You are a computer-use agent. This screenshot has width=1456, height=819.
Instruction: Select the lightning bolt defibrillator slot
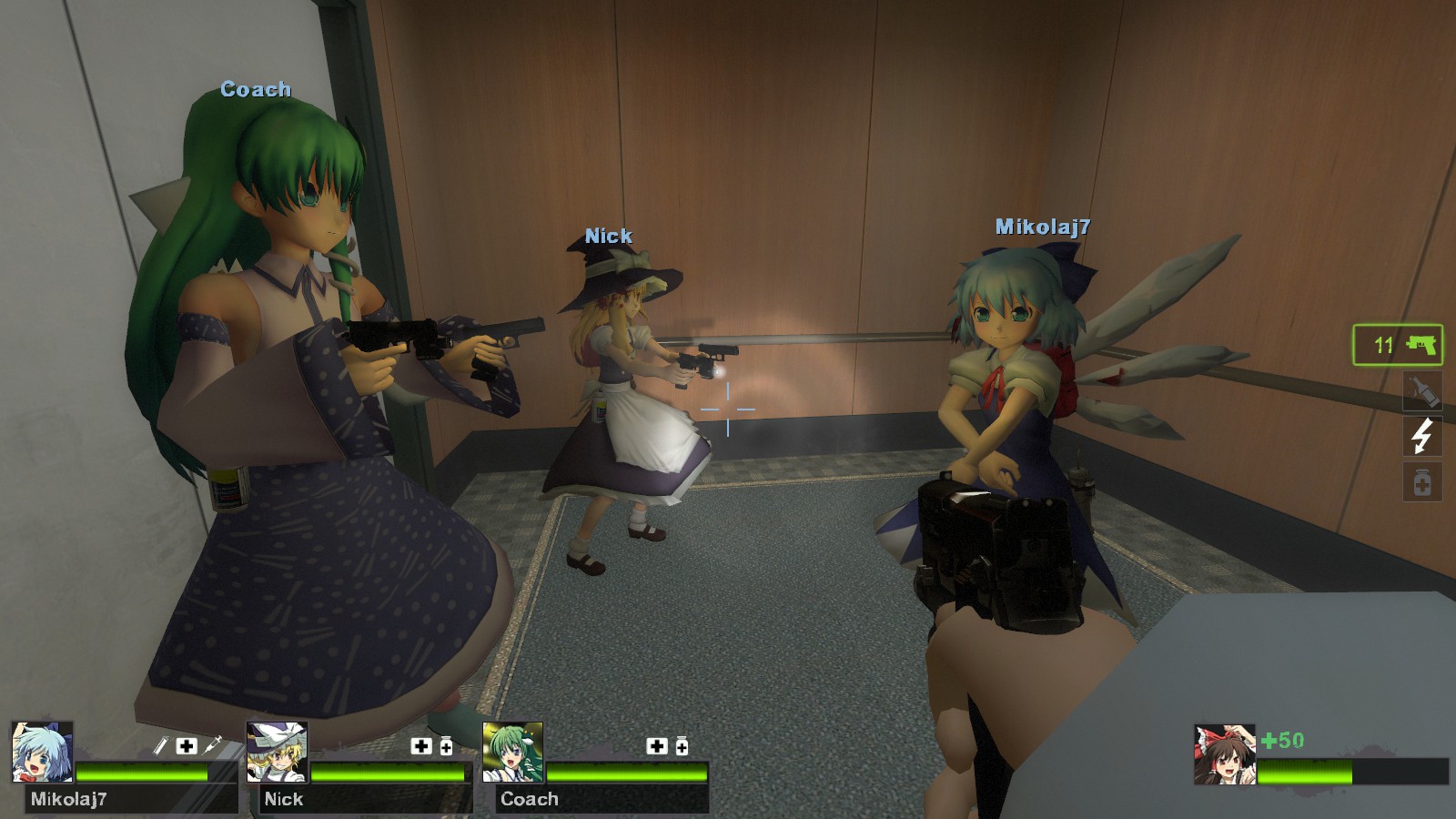(x=1422, y=436)
